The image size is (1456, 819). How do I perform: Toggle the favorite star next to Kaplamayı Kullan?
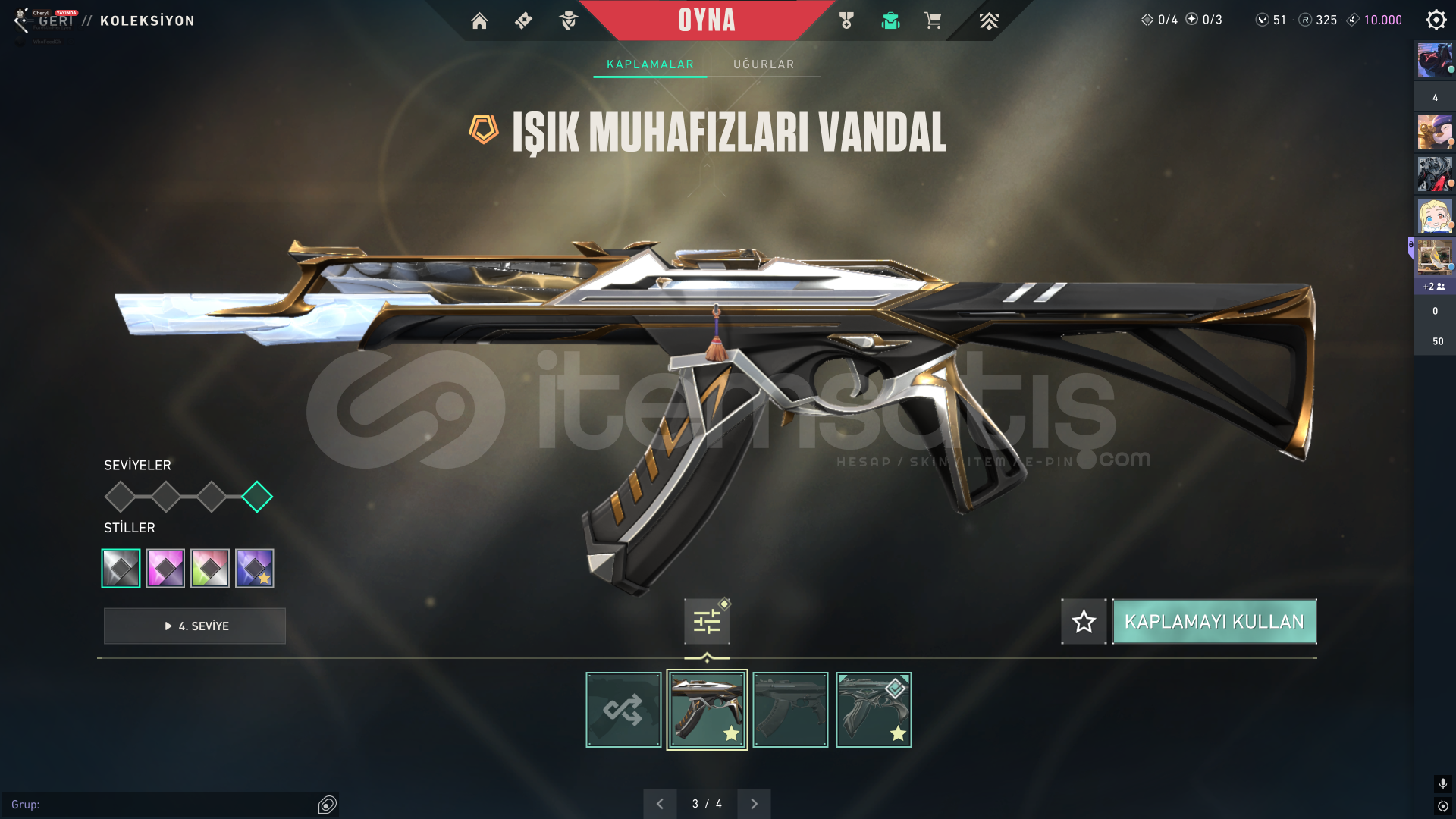(1083, 621)
